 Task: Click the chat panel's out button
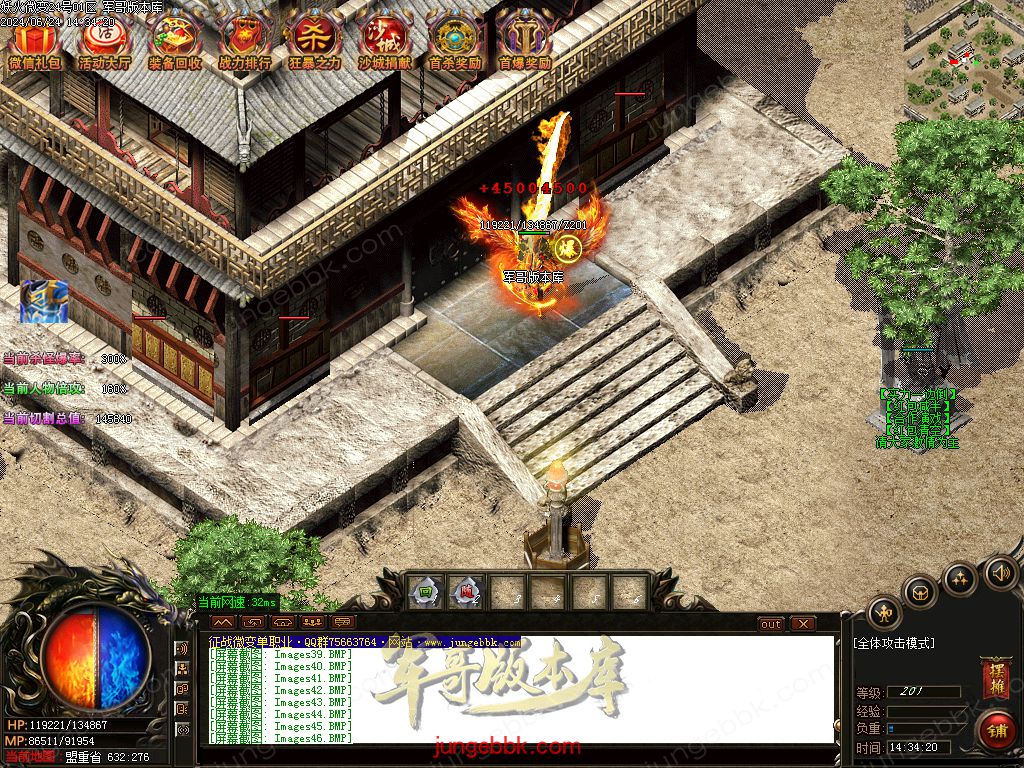pos(771,624)
